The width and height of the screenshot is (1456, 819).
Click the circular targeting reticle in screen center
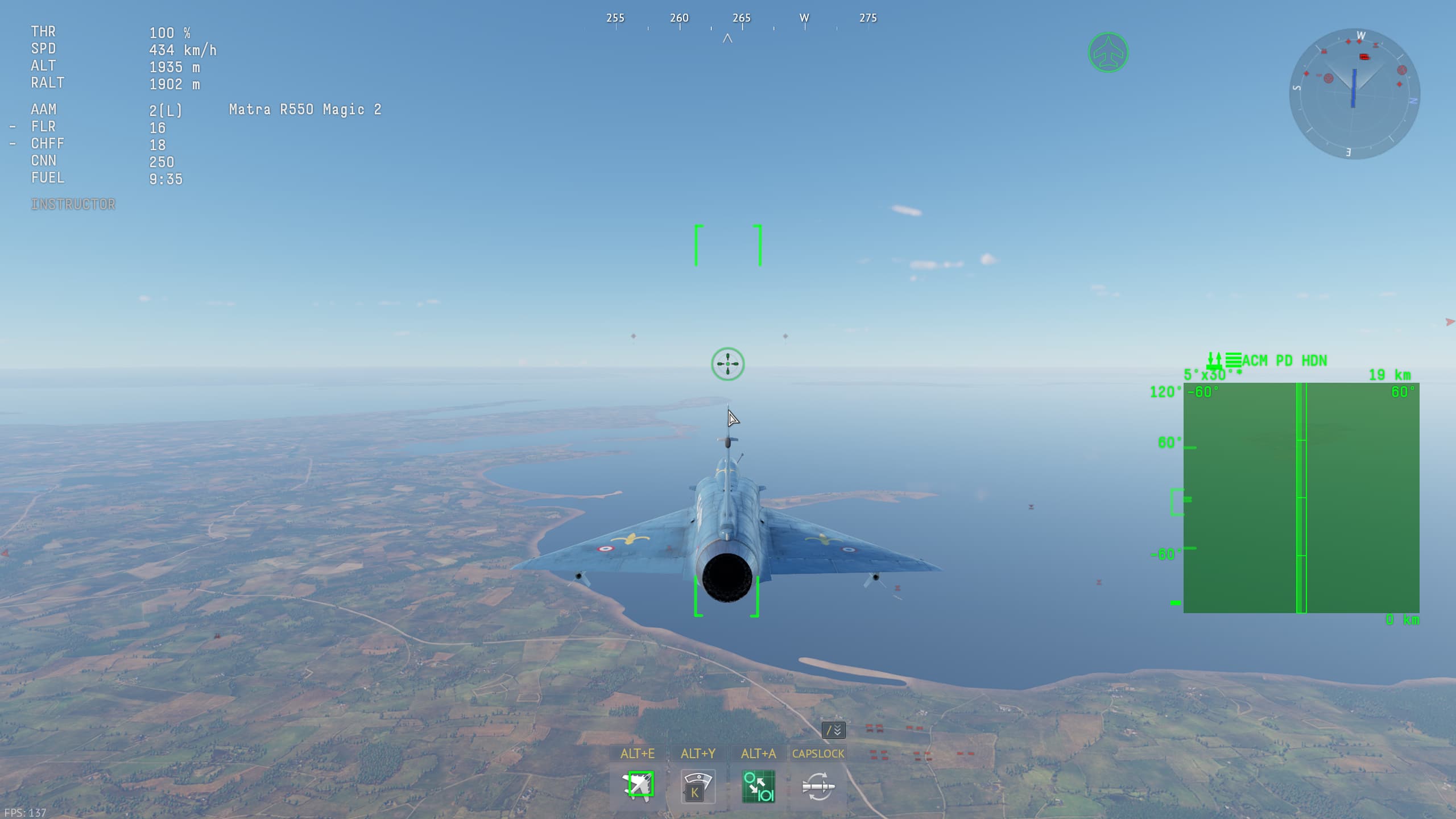pos(728,364)
